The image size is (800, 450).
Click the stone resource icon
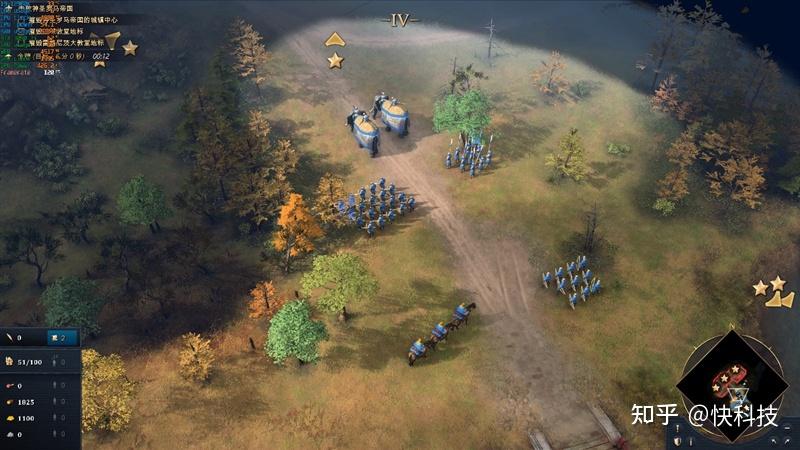(x=9, y=434)
